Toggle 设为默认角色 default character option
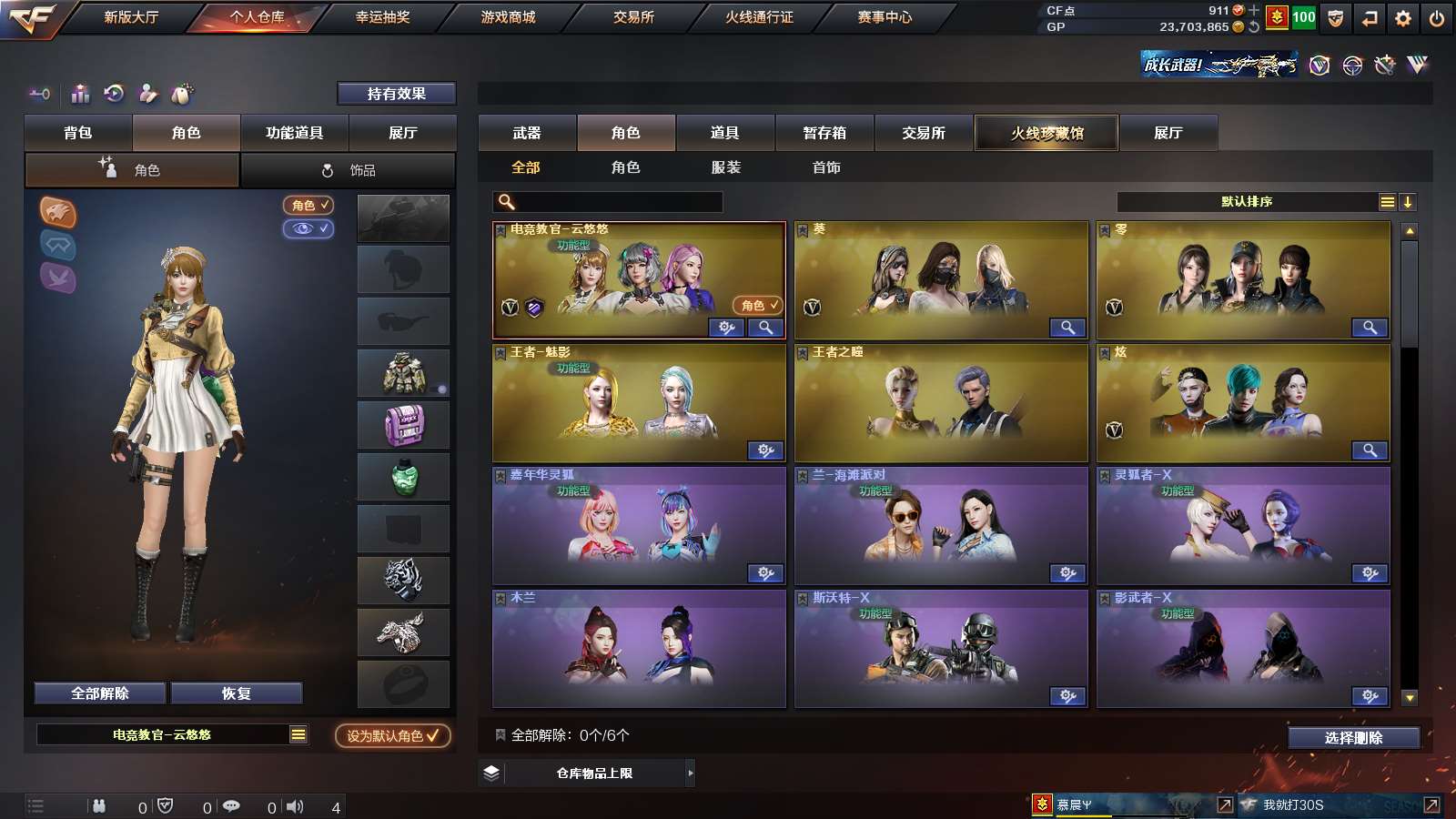 pos(392,735)
